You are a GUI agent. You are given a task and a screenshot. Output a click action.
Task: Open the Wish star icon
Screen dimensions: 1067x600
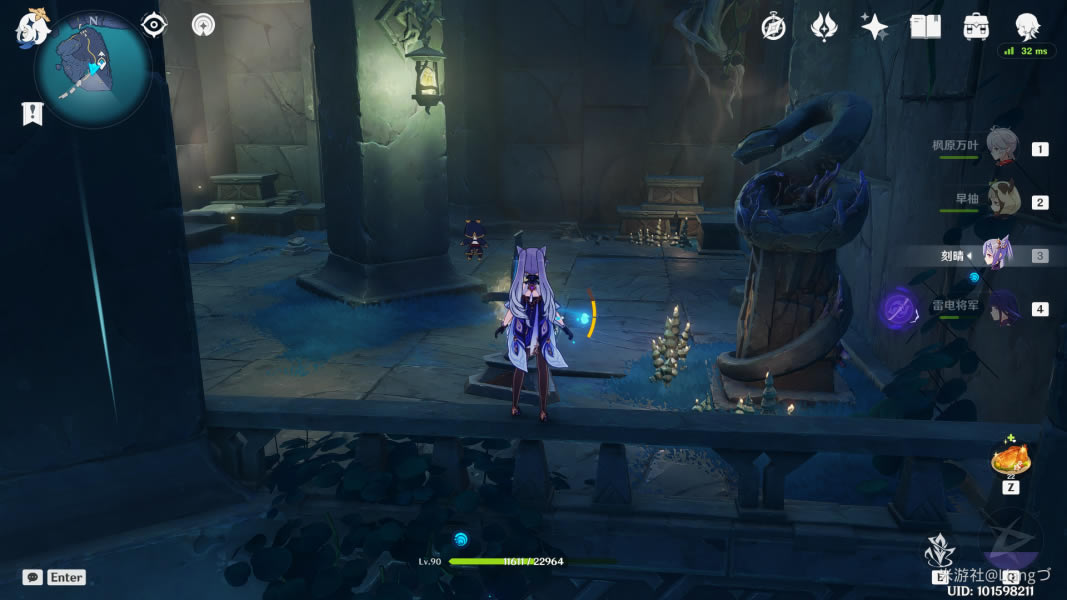tap(874, 27)
